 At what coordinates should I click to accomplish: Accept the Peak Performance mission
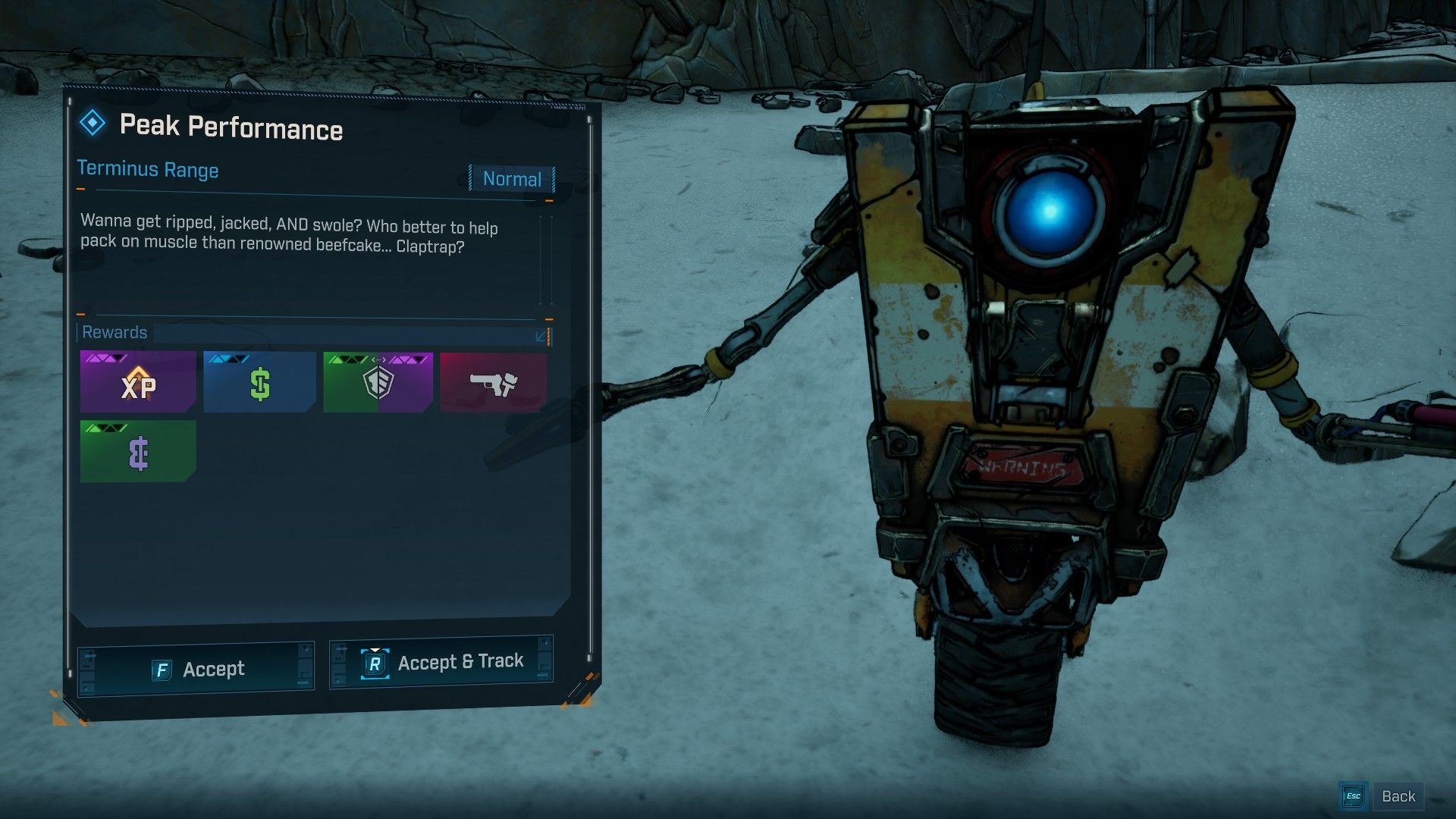196,669
